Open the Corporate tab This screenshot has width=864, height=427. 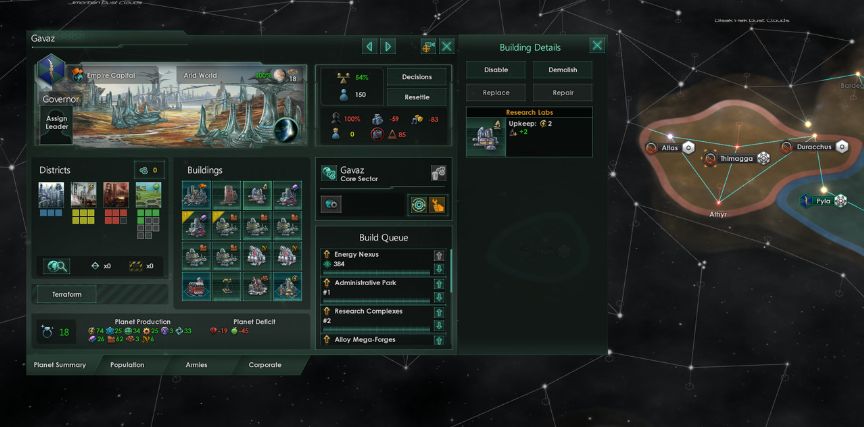(x=265, y=365)
